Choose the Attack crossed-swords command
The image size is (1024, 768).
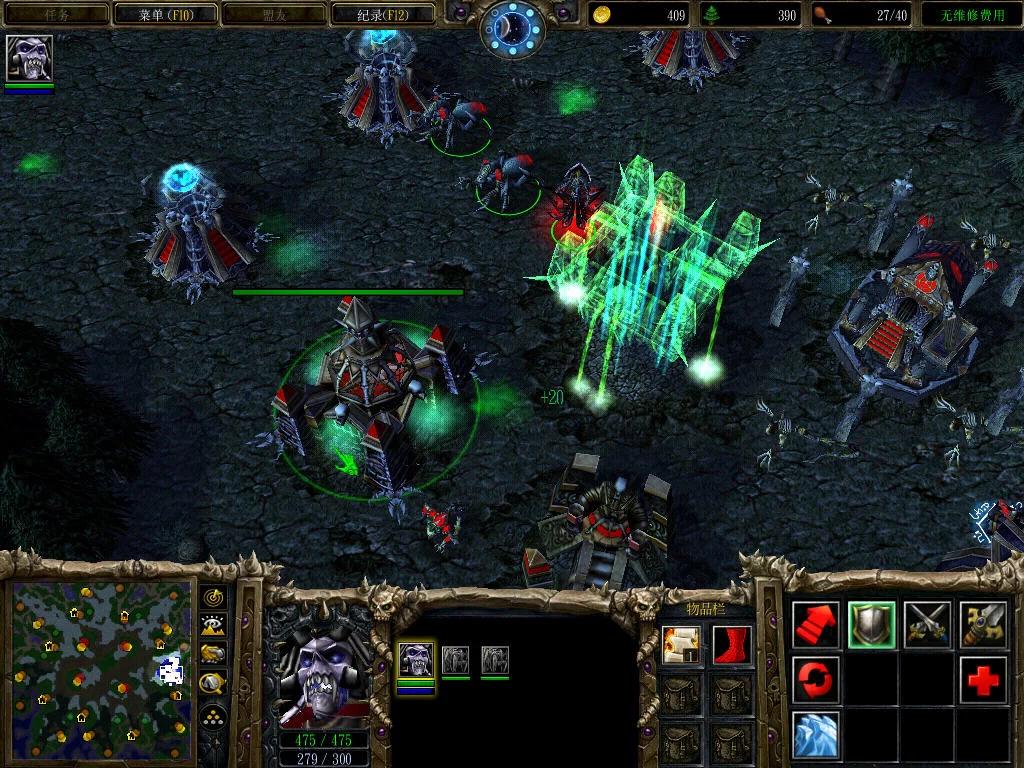click(x=927, y=625)
